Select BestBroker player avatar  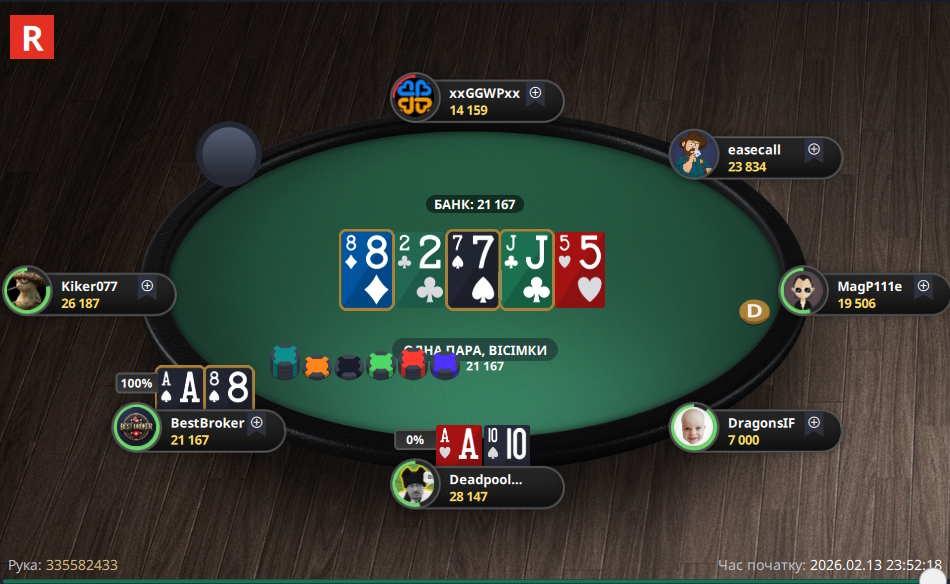click(x=137, y=428)
